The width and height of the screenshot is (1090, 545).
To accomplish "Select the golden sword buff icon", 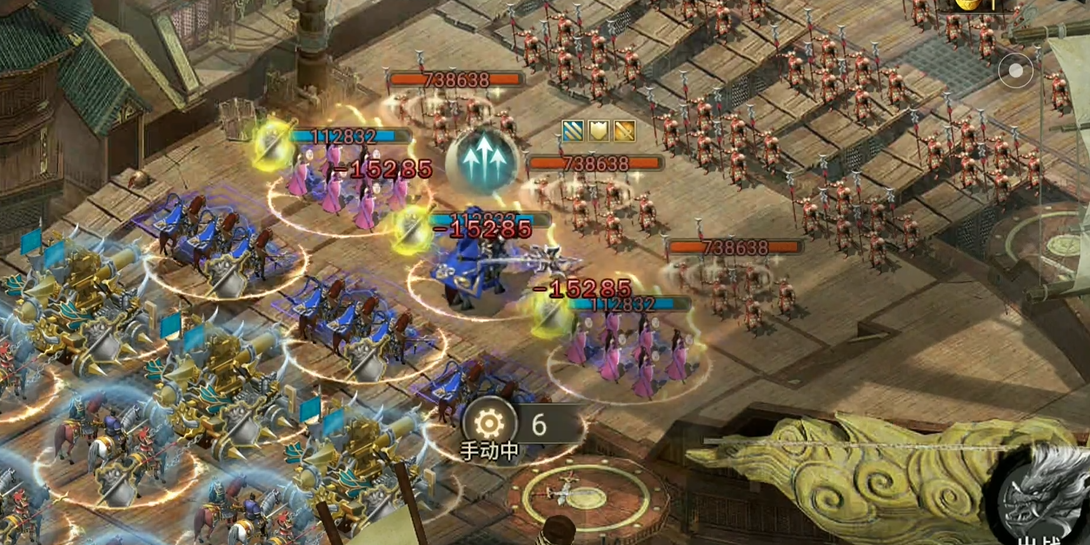I will pyautogui.click(x=624, y=130).
